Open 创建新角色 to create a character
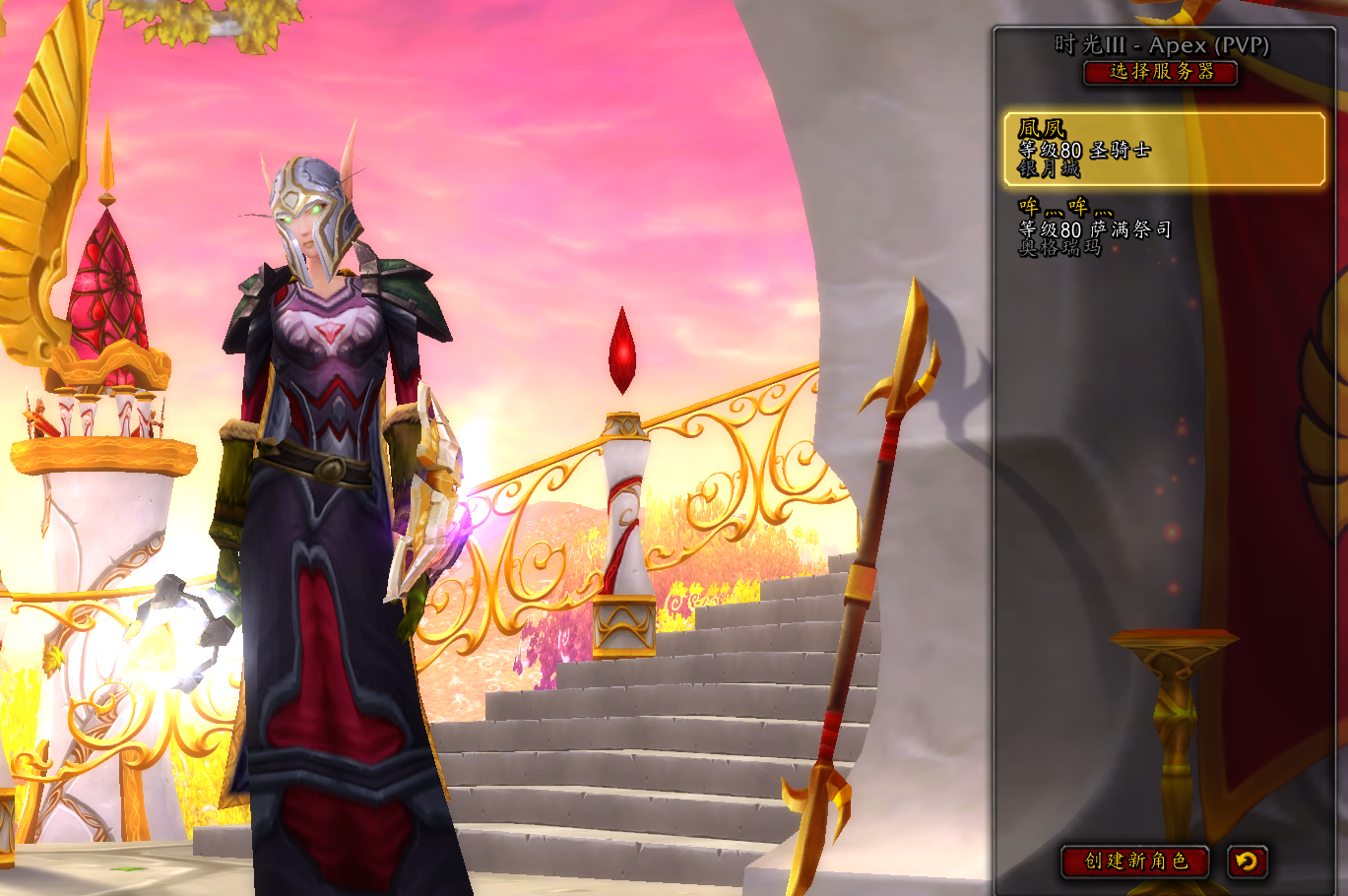 (x=1135, y=862)
